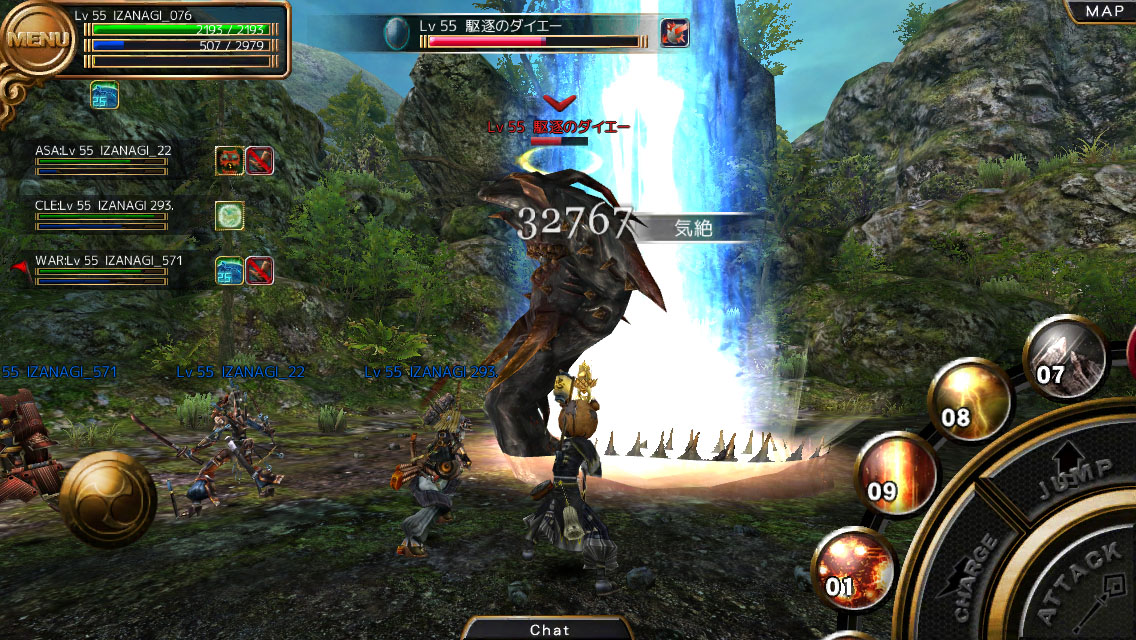Trigger skill slot 01
The image size is (1136, 640).
[x=854, y=570]
